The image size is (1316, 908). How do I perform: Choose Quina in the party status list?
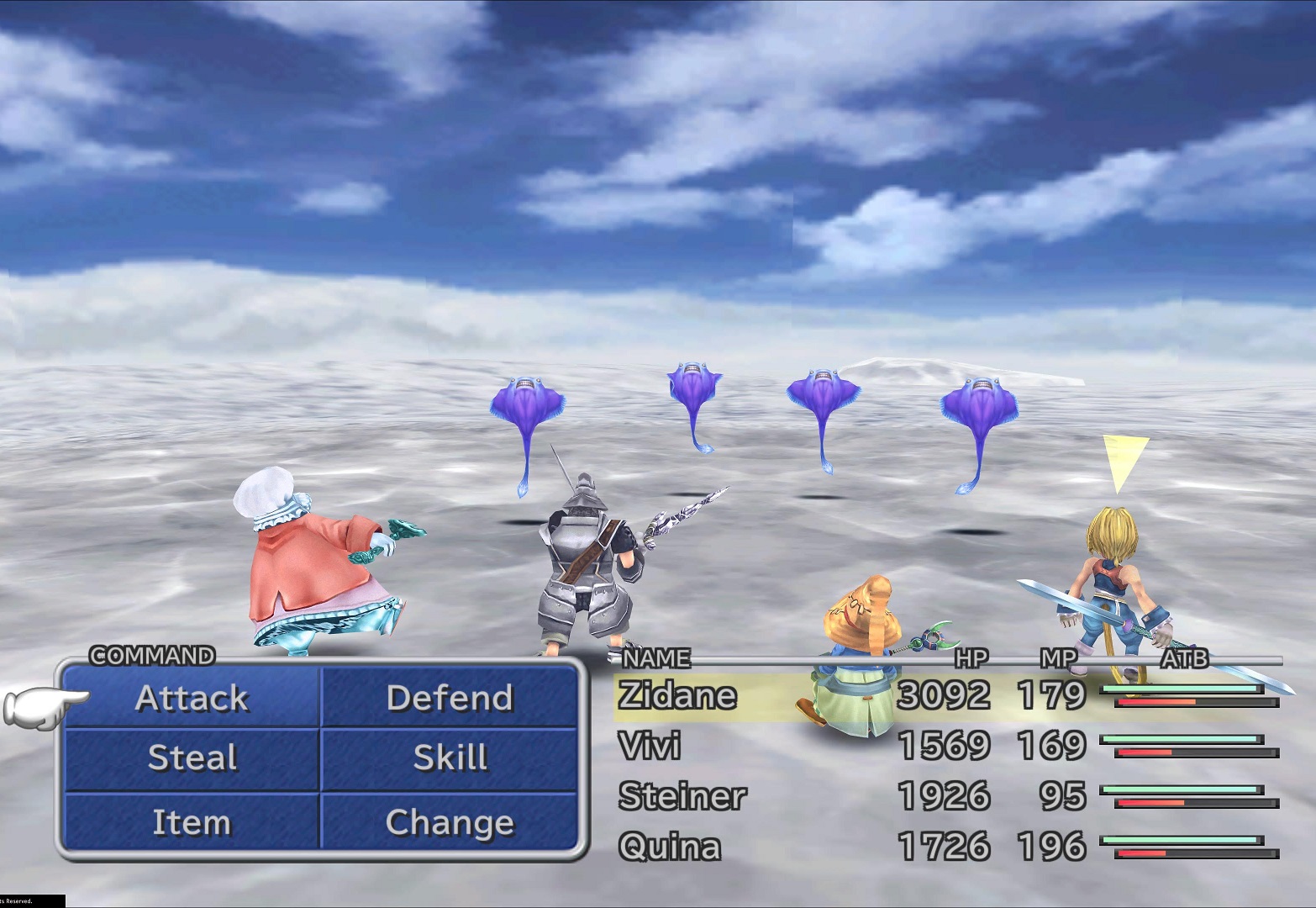tap(670, 847)
